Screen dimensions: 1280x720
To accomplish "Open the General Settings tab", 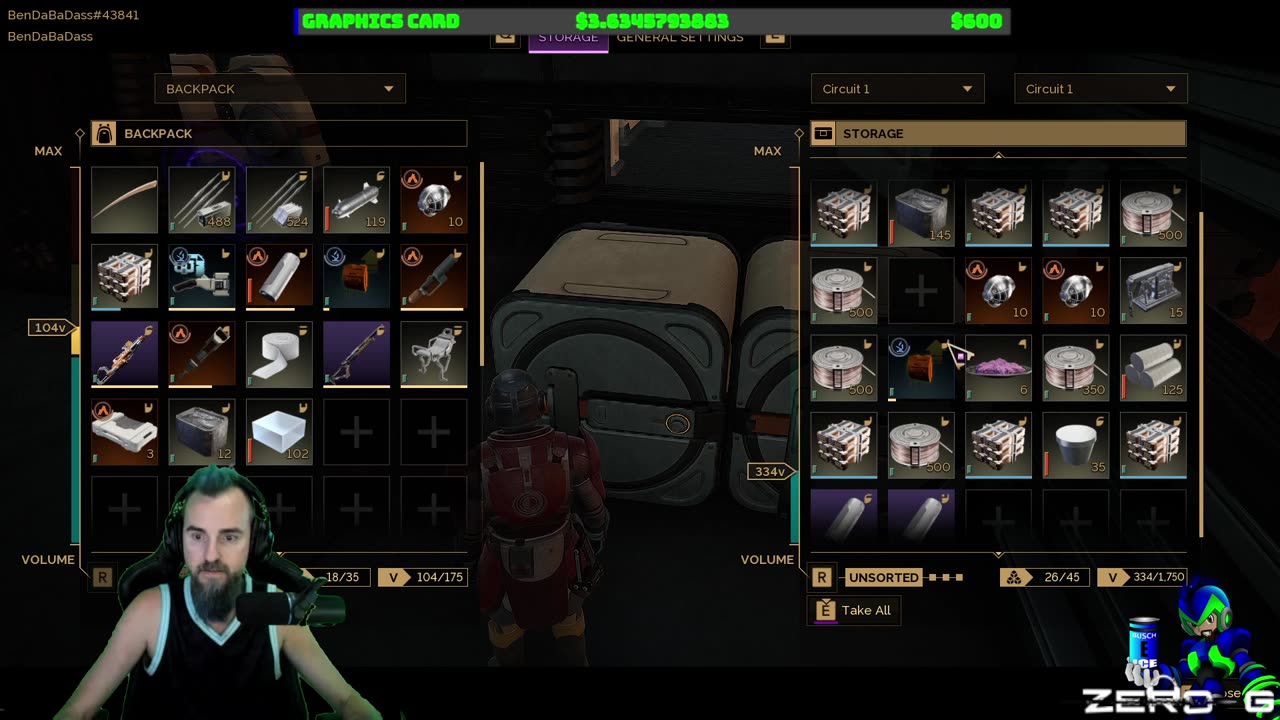I will click(680, 38).
